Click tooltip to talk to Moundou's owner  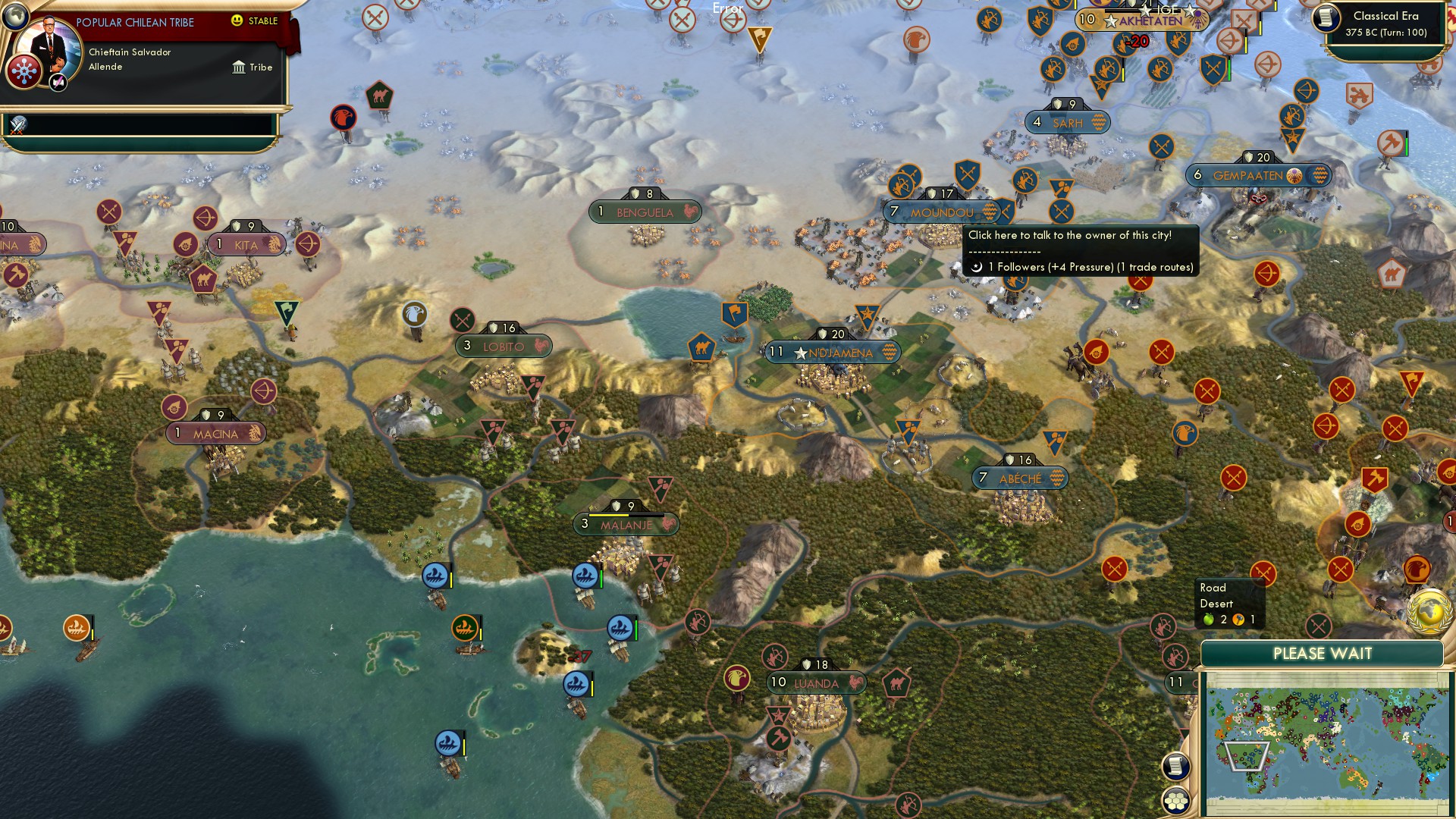click(1077, 236)
